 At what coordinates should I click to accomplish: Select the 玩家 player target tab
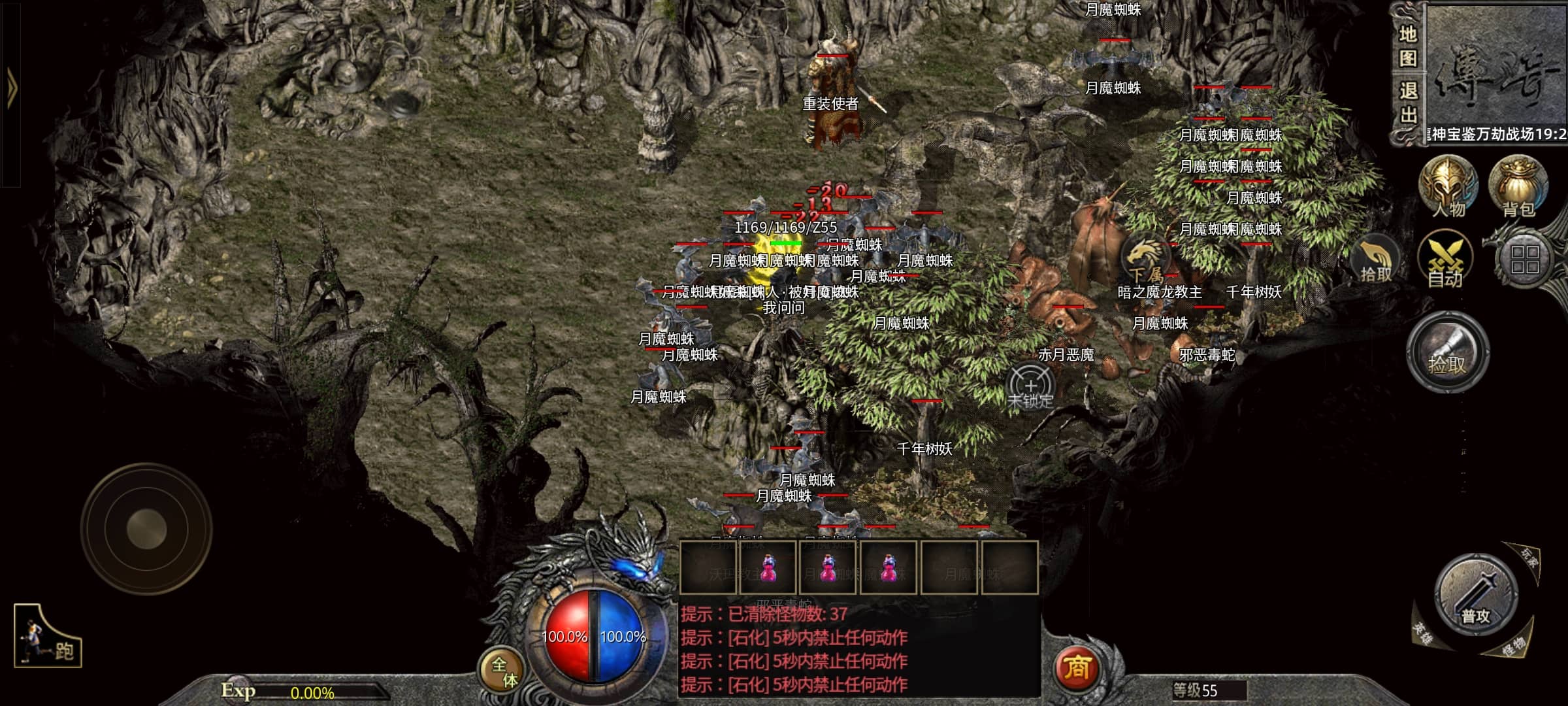1529,558
